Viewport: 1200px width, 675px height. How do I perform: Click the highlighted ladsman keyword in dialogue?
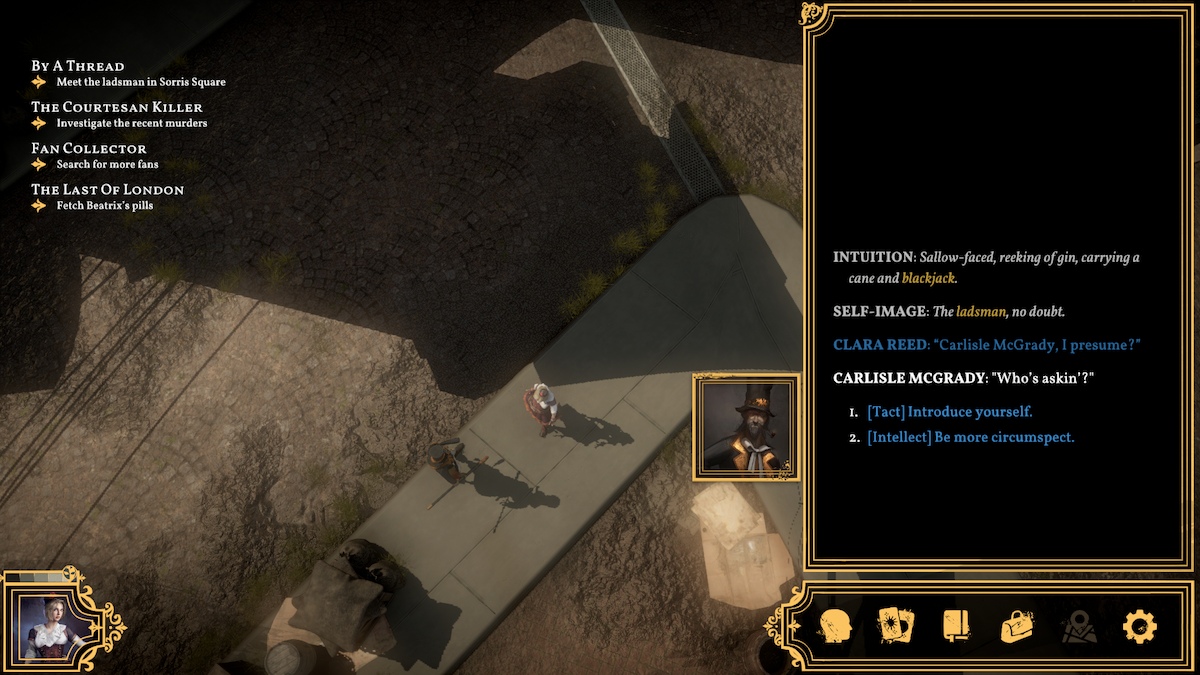(x=980, y=312)
